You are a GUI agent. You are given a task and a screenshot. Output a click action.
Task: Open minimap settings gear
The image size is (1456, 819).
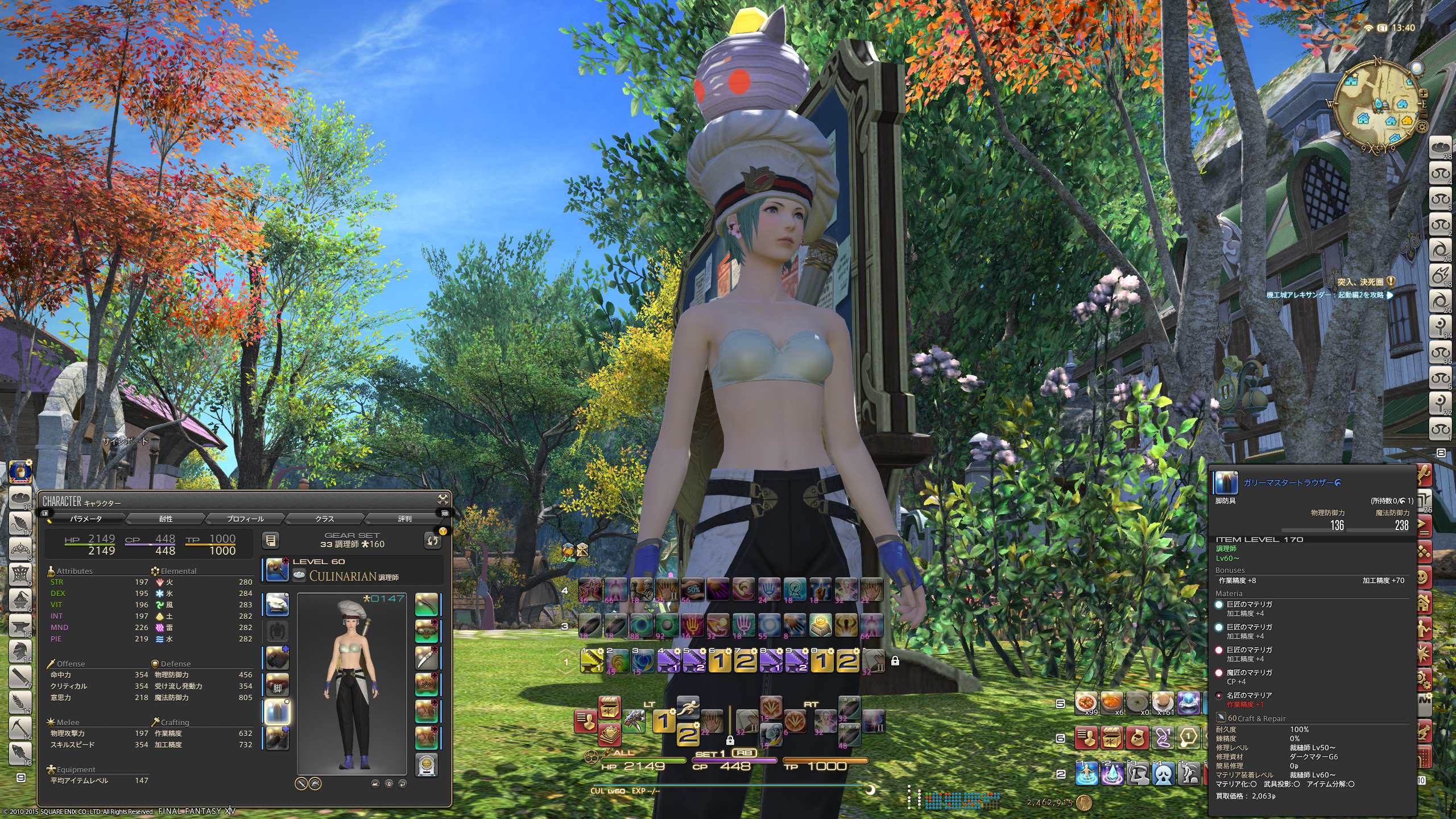(x=1421, y=126)
